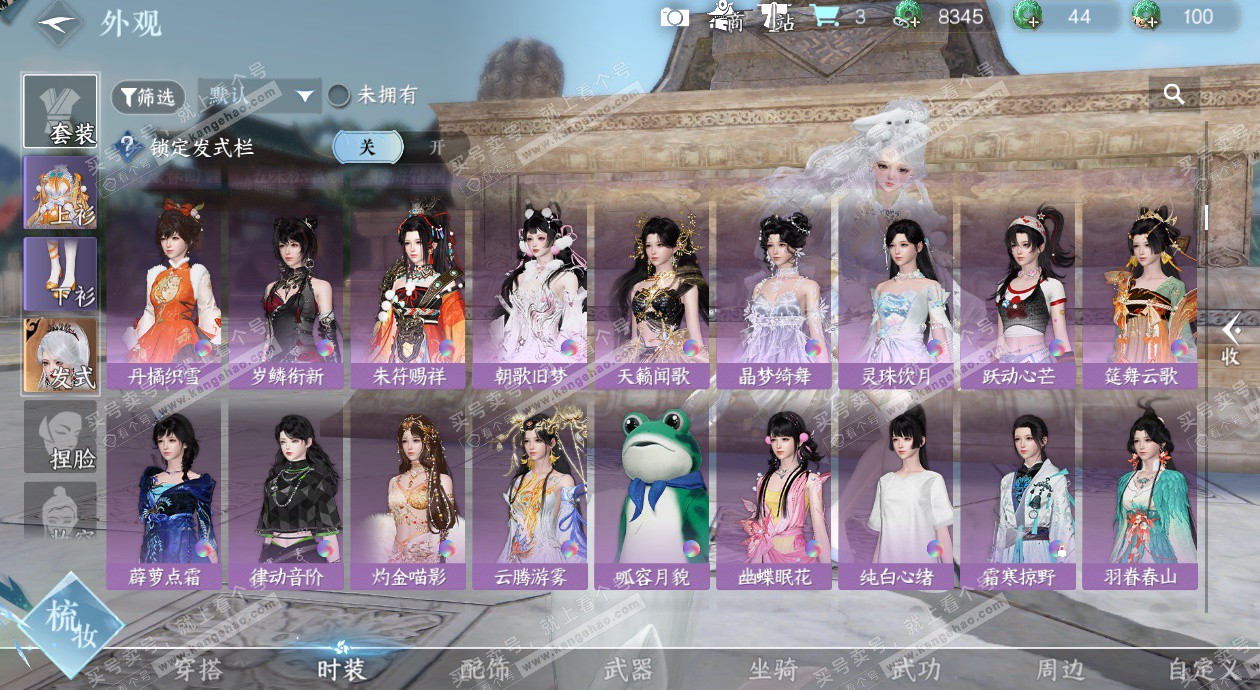Image resolution: width=1260 pixels, height=690 pixels.
Task: Toggle the 未拥有 checkbox
Action: [x=340, y=96]
